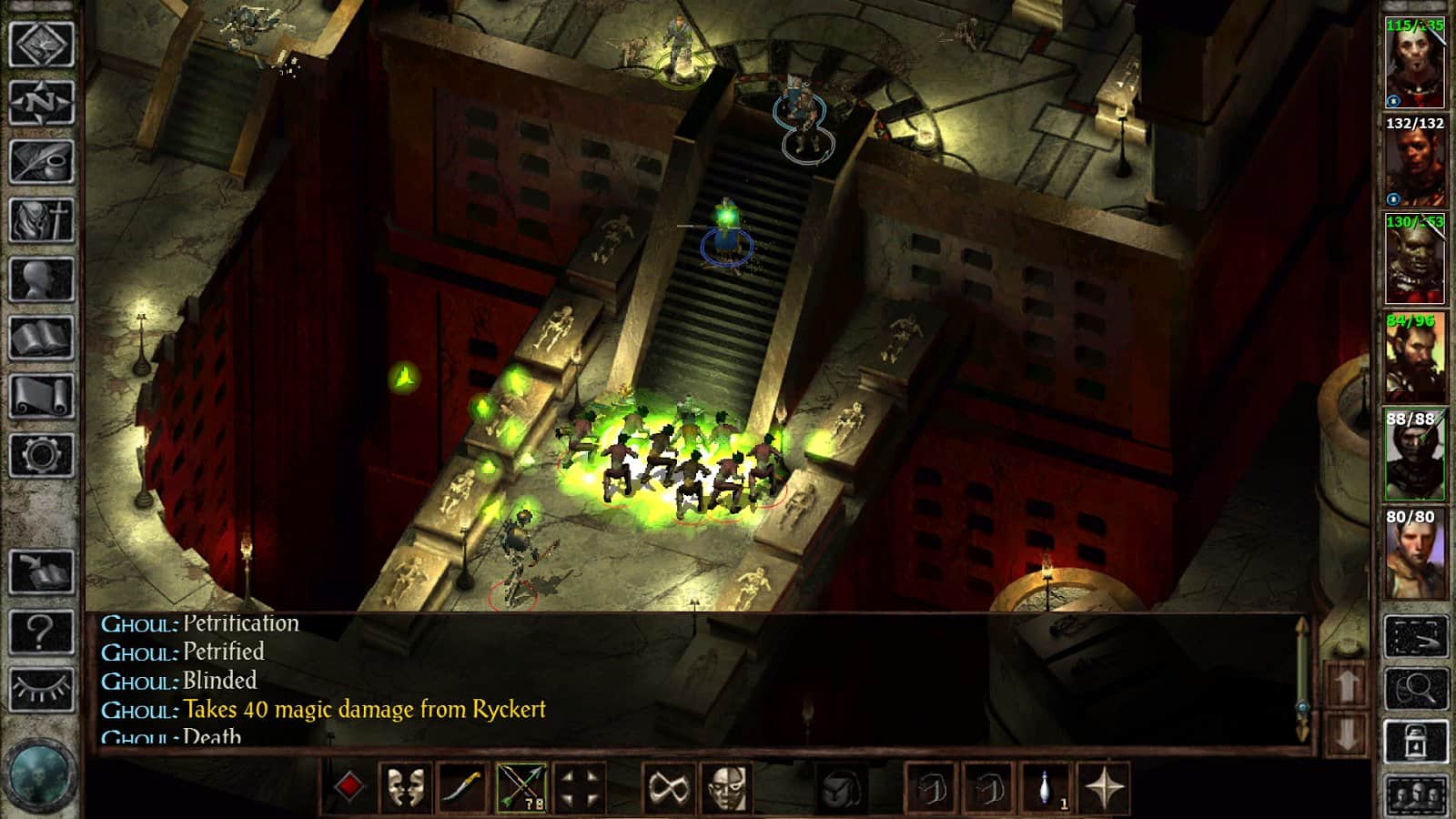Open the character record head icon
1456x819 pixels.
(x=41, y=278)
